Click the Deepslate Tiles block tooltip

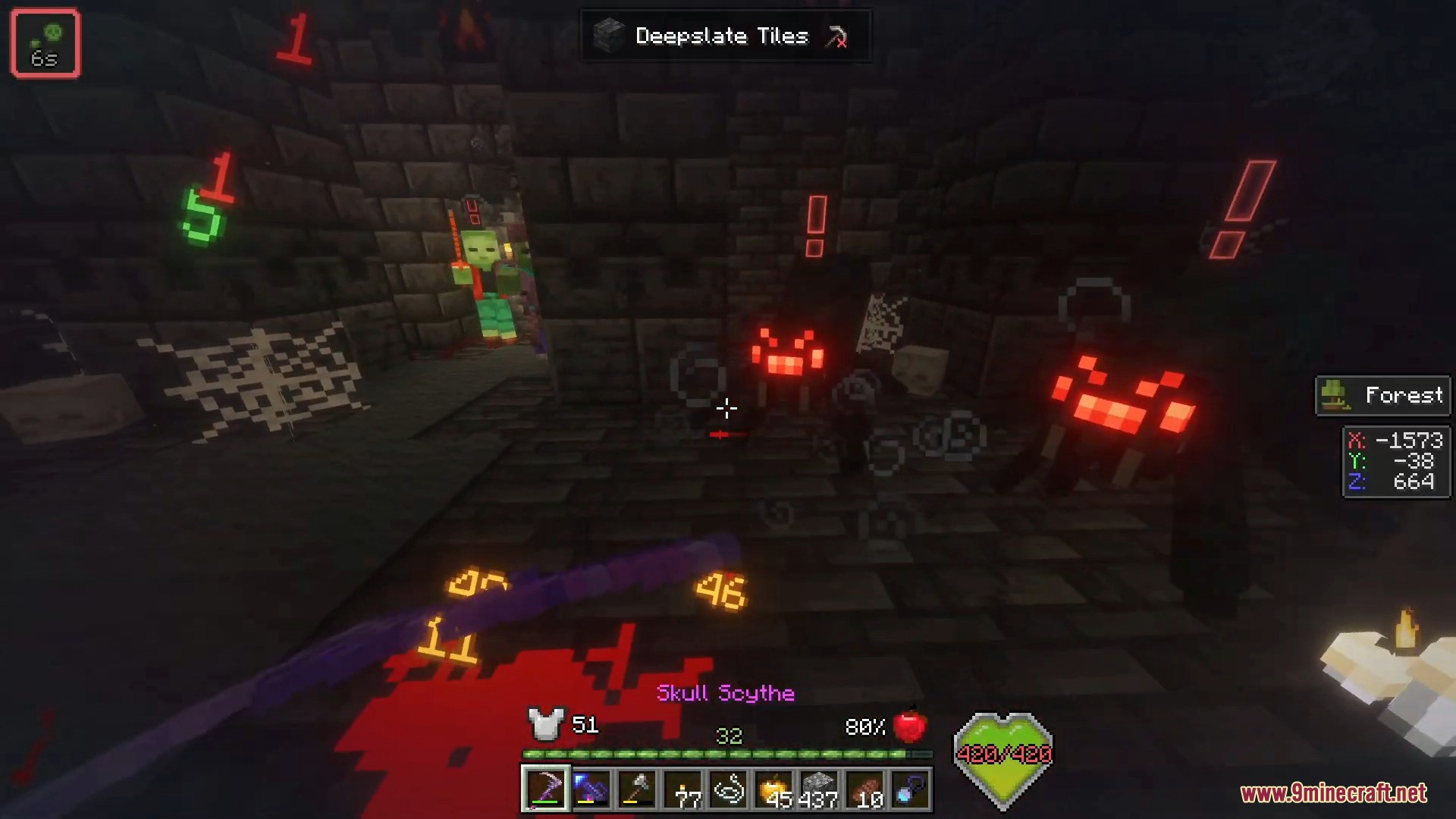724,36
